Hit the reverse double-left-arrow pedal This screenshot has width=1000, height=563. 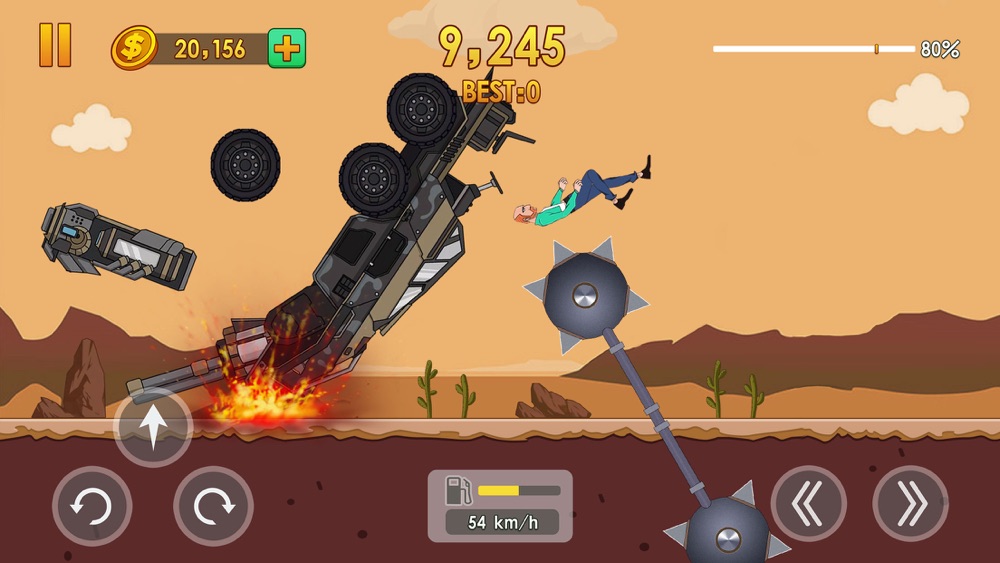click(809, 503)
